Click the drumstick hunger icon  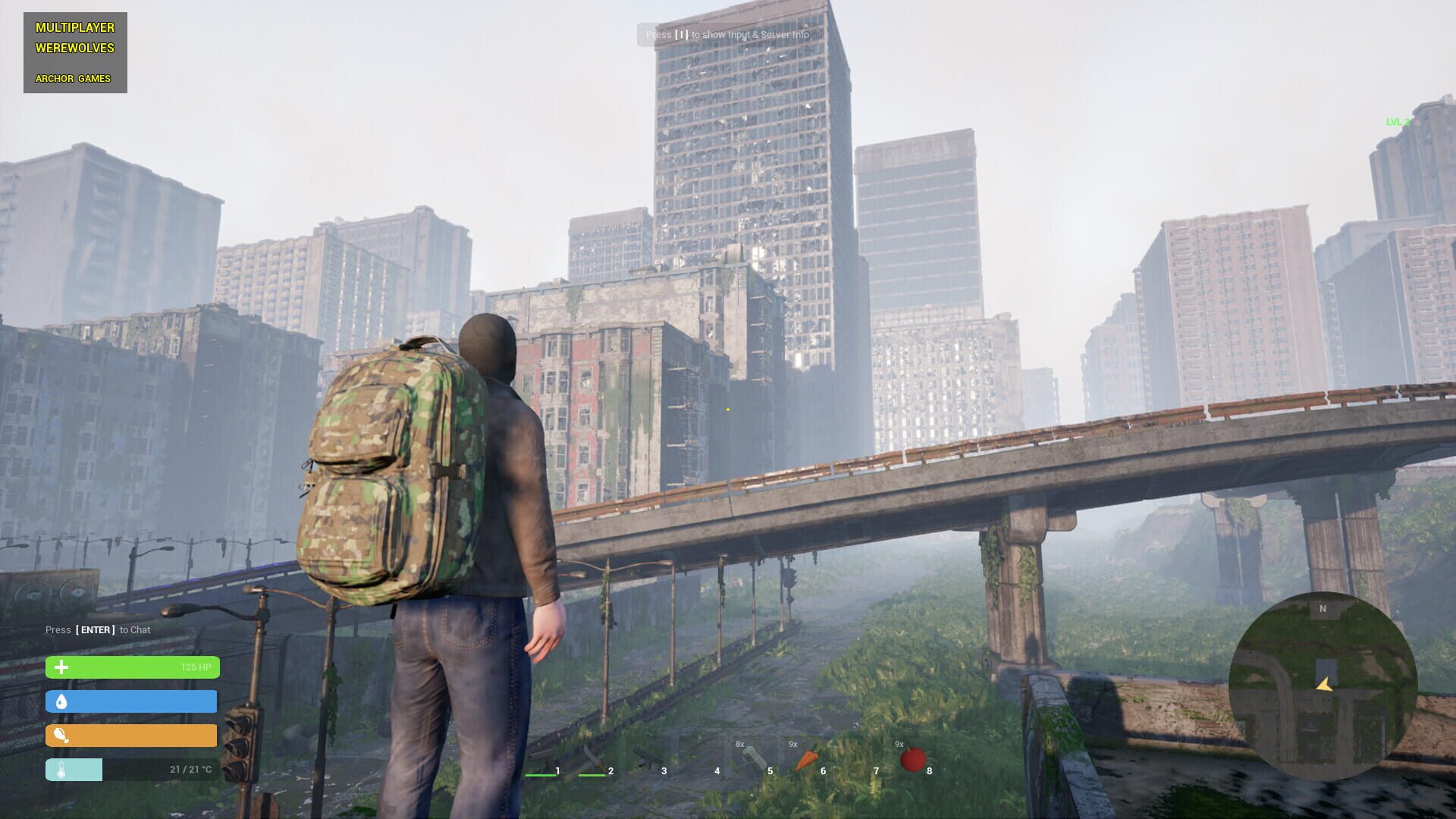[63, 735]
